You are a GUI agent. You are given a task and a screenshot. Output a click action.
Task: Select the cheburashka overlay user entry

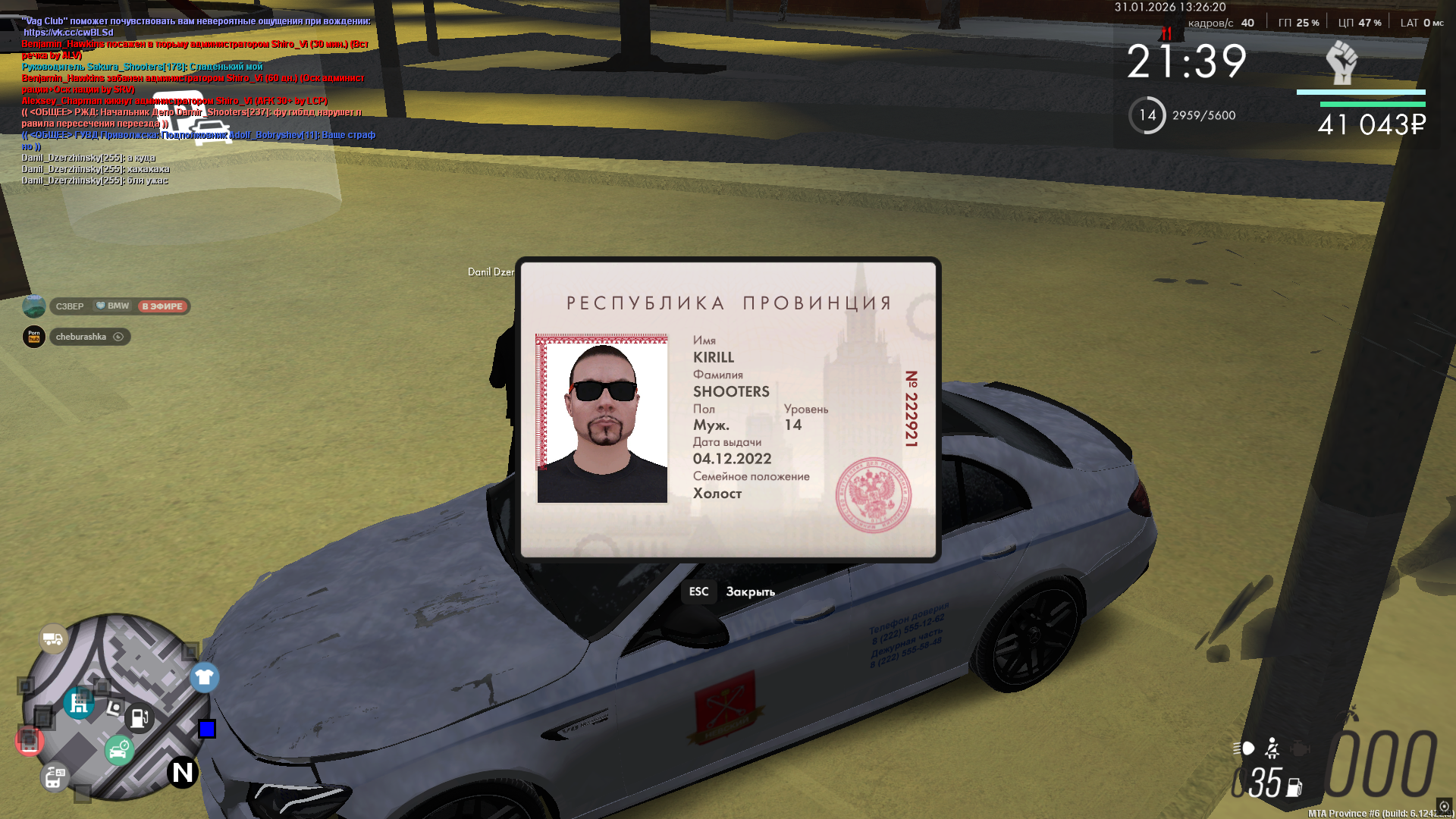tap(81, 337)
